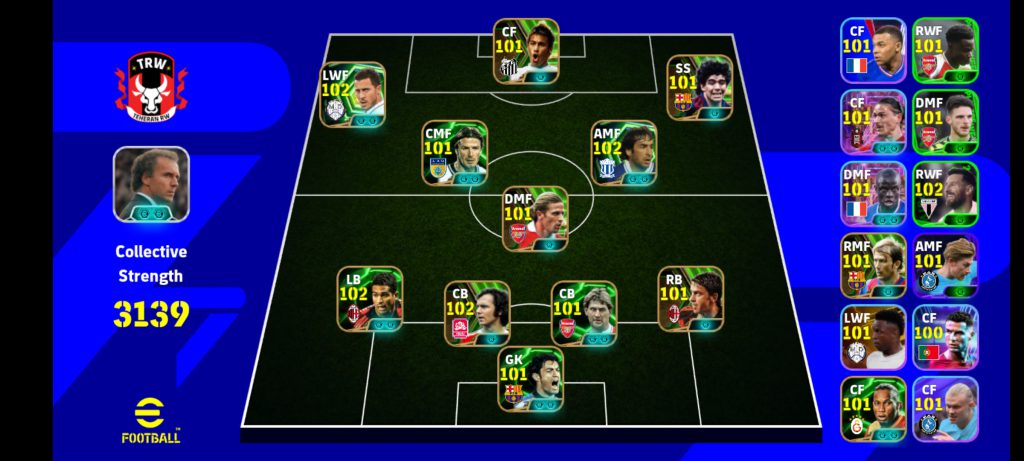Viewport: 1024px width, 461px height.
Task: Open the manager portrait
Action: pos(150,184)
